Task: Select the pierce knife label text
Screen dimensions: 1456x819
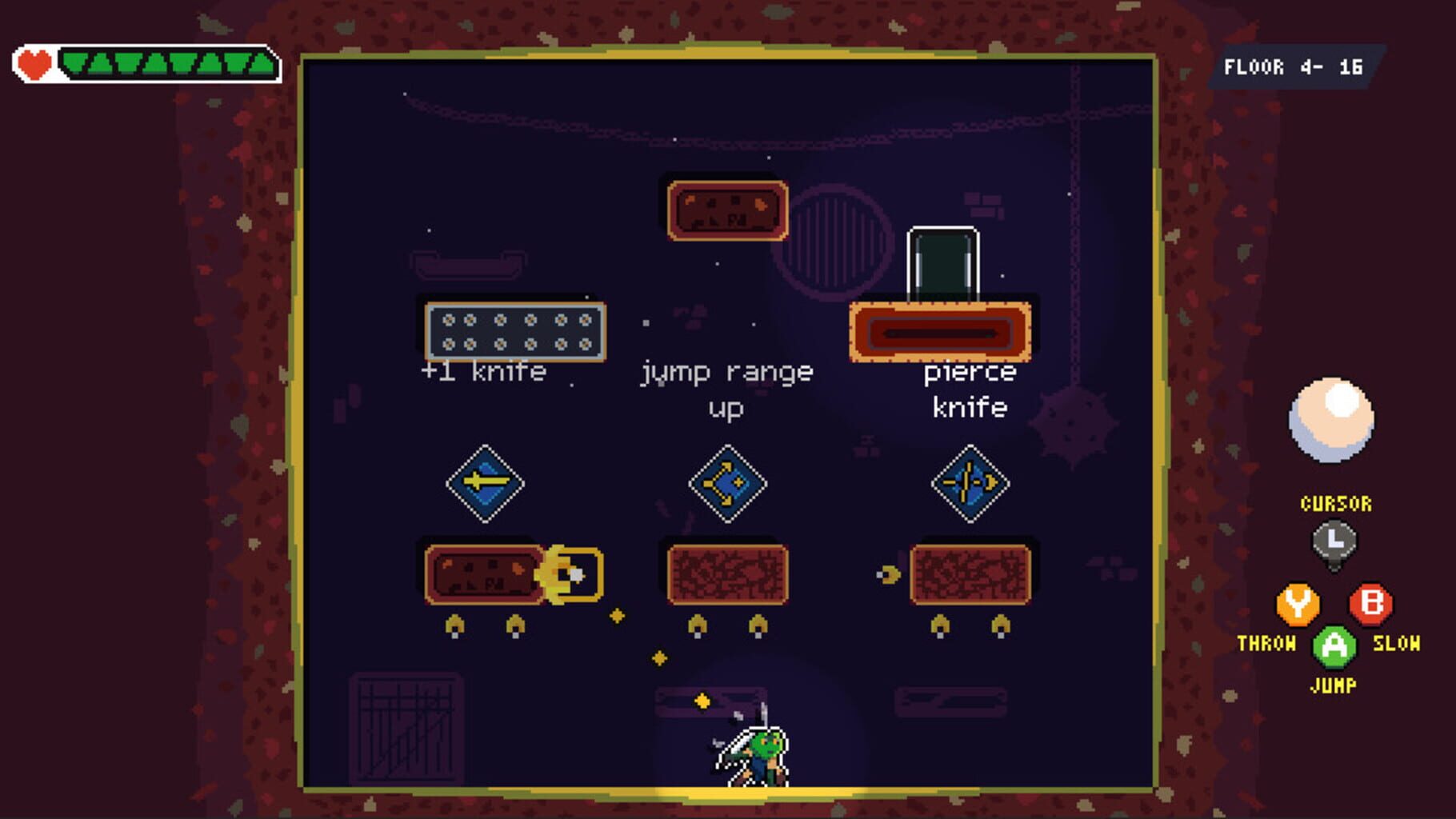Action: pyautogui.click(x=969, y=390)
